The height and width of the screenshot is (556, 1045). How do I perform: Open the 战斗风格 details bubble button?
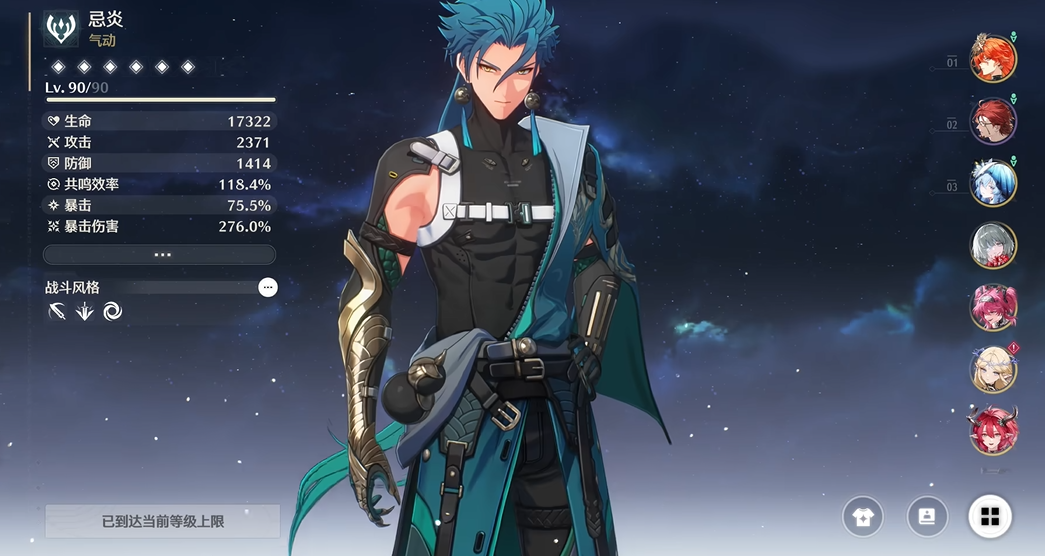click(x=268, y=287)
